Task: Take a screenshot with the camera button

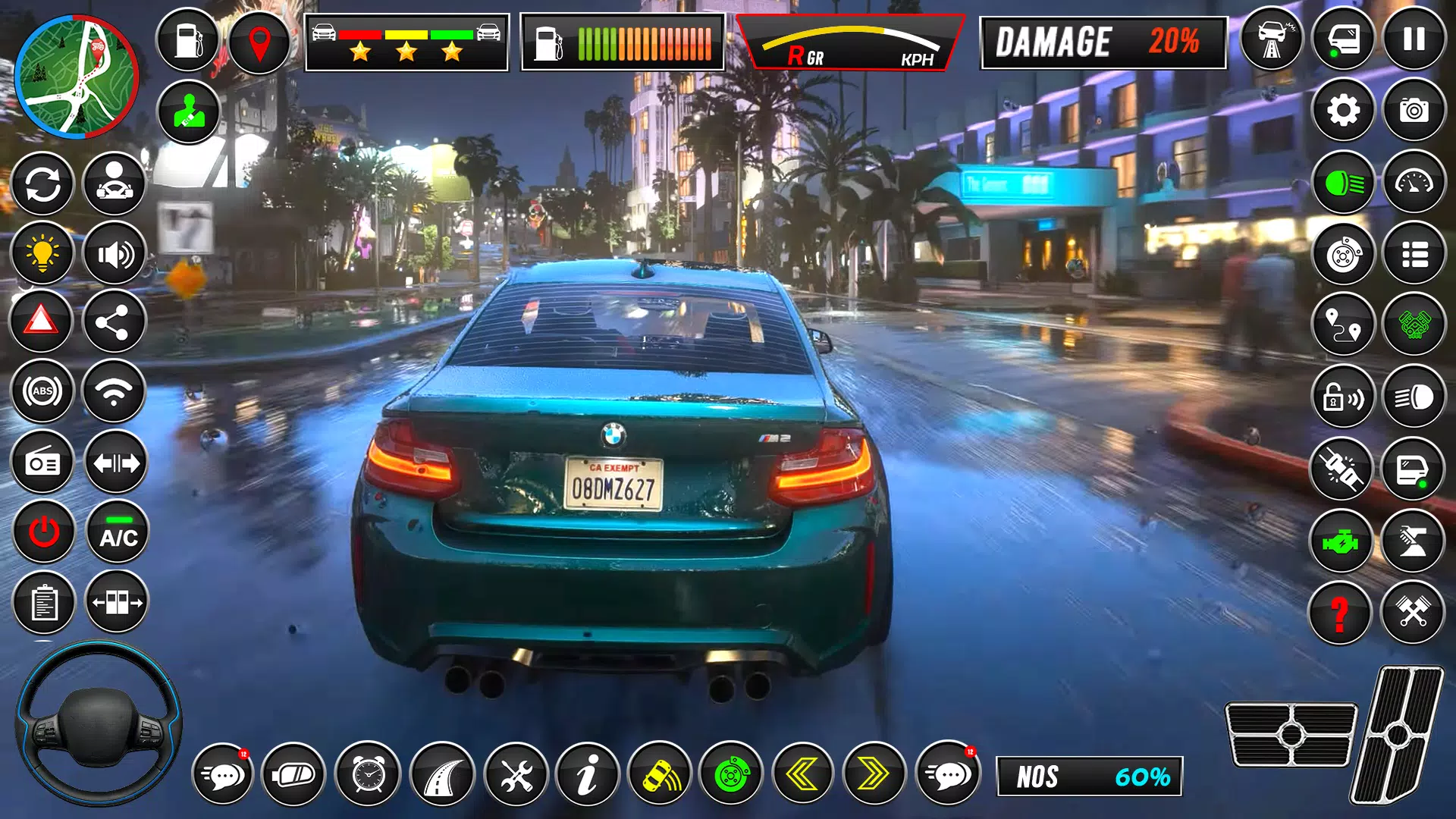Action: tap(1414, 111)
